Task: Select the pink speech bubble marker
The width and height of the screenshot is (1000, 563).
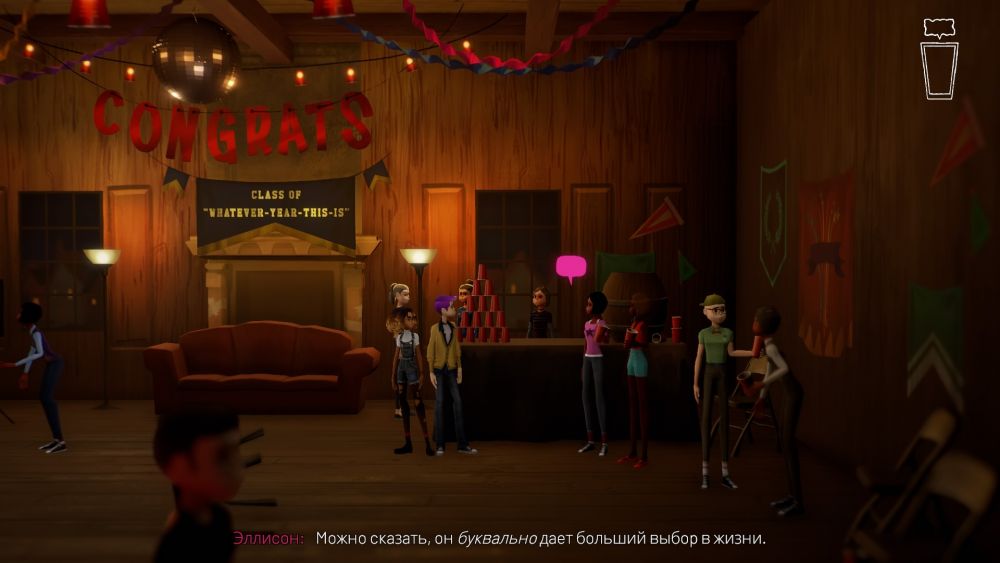Action: (571, 267)
